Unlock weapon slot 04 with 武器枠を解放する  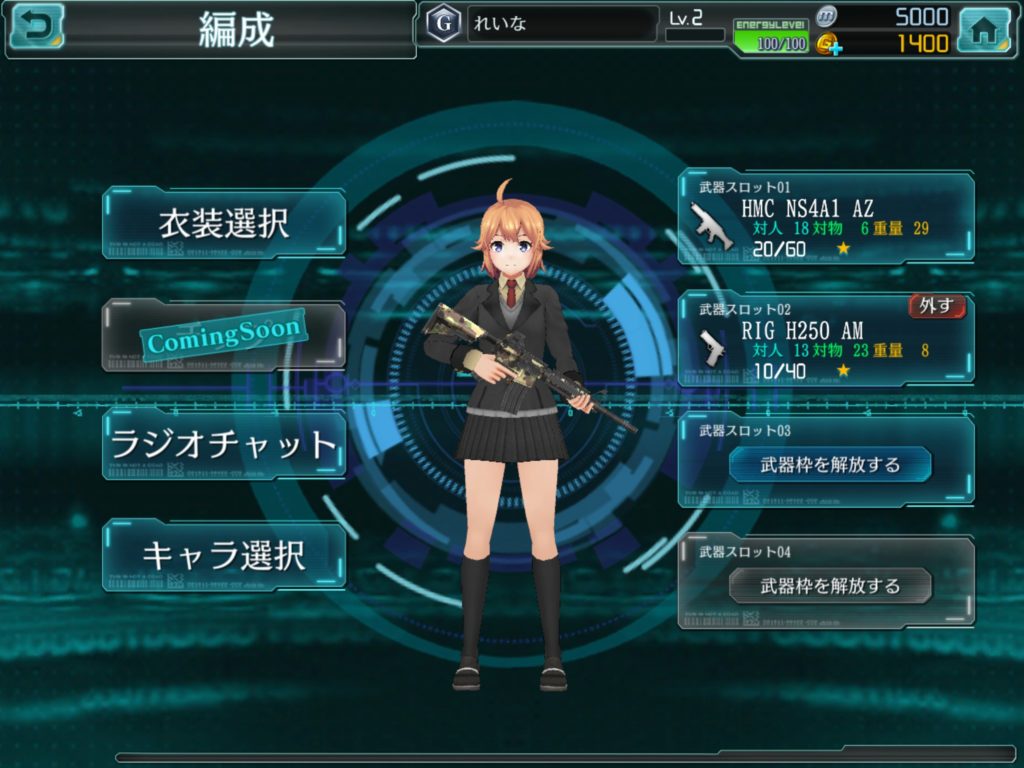point(830,586)
